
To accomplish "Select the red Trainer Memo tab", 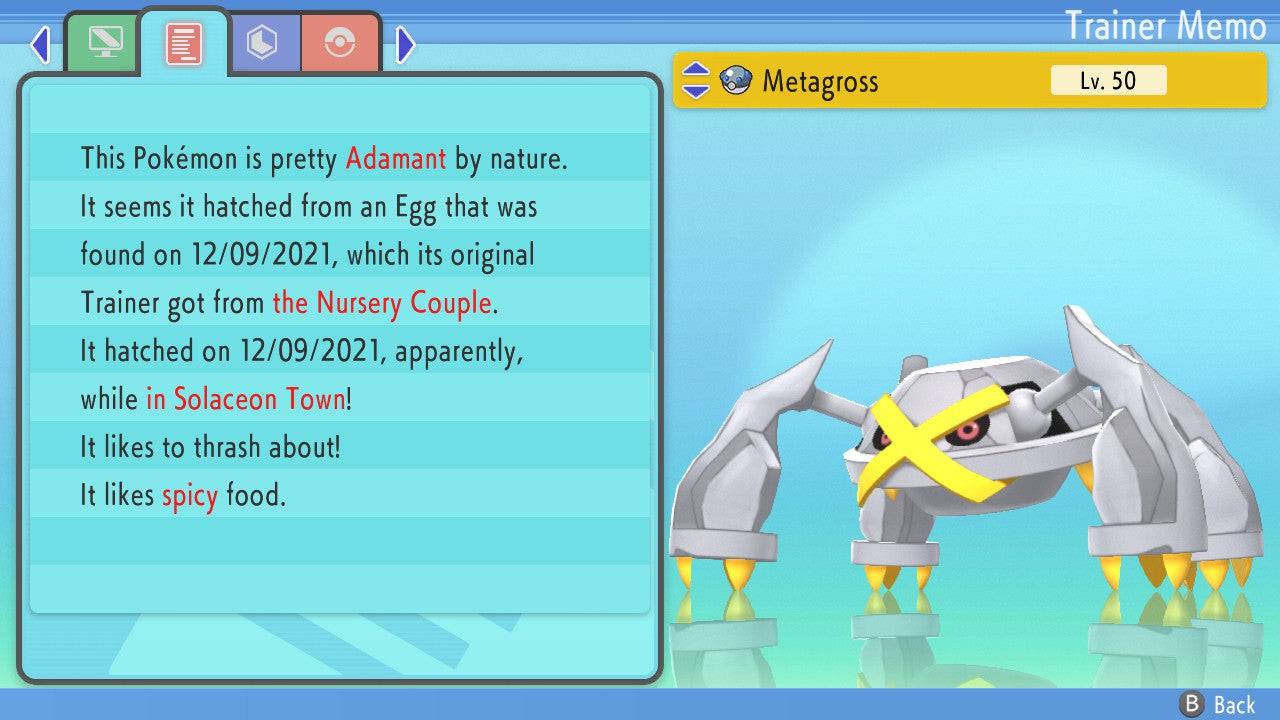I will point(184,44).
